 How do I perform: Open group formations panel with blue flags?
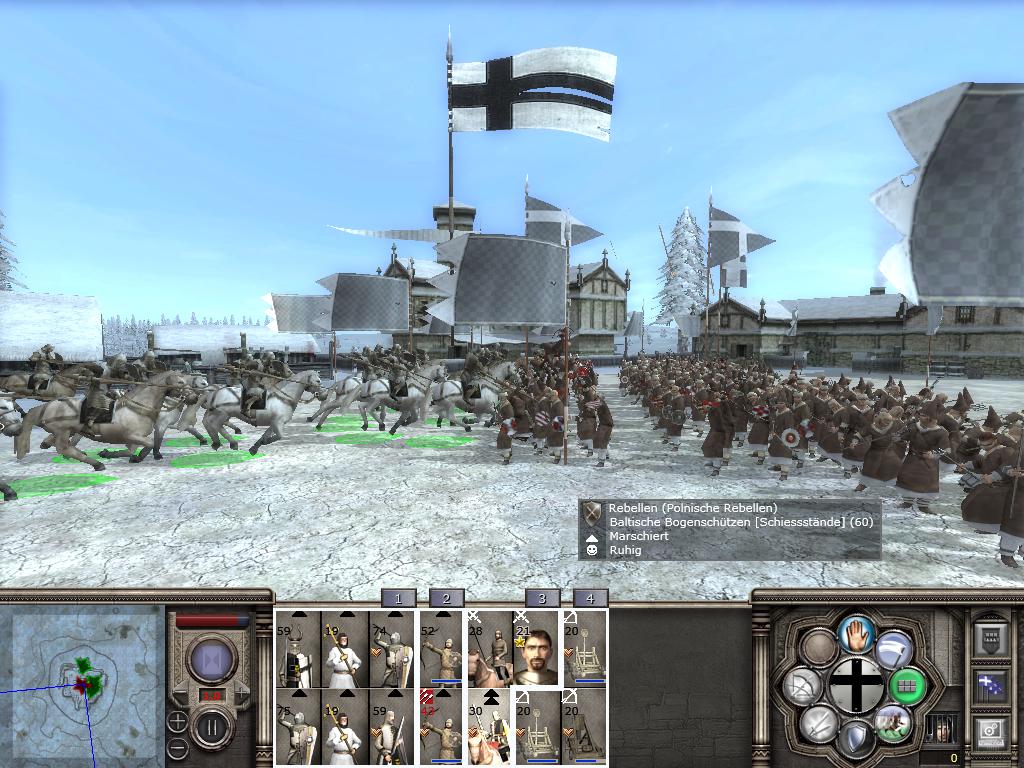(990, 686)
